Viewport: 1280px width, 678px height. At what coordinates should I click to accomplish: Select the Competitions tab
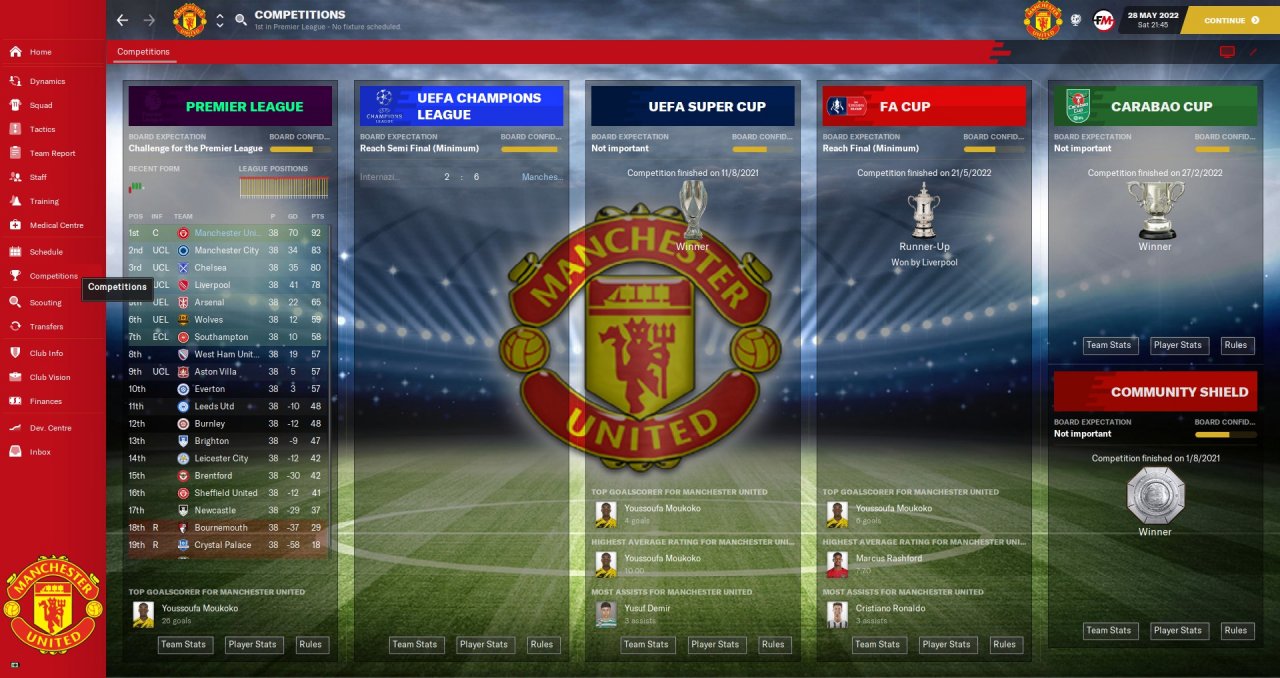[x=143, y=52]
